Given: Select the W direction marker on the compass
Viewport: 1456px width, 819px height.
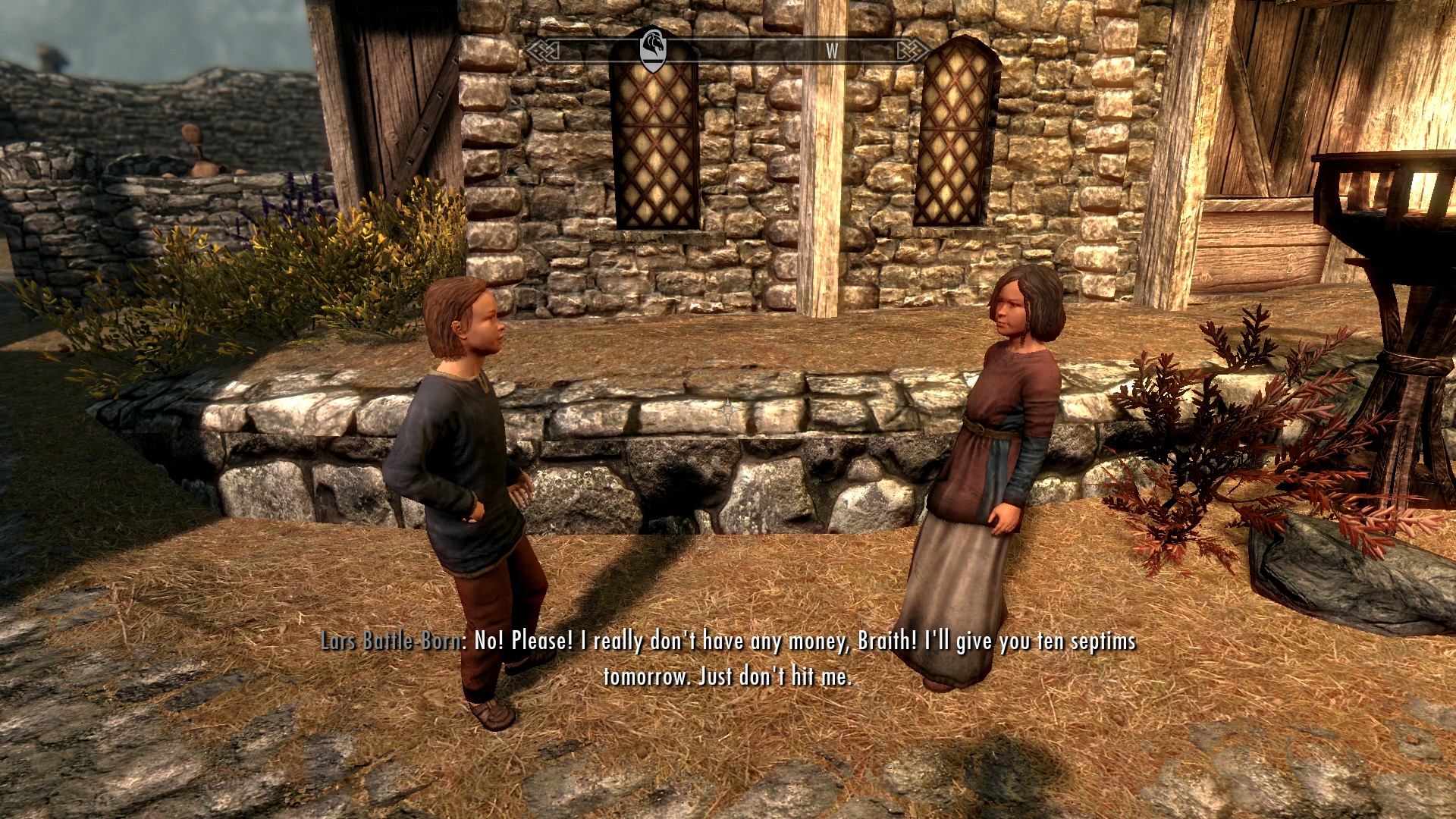Looking at the screenshot, I should tap(832, 51).
